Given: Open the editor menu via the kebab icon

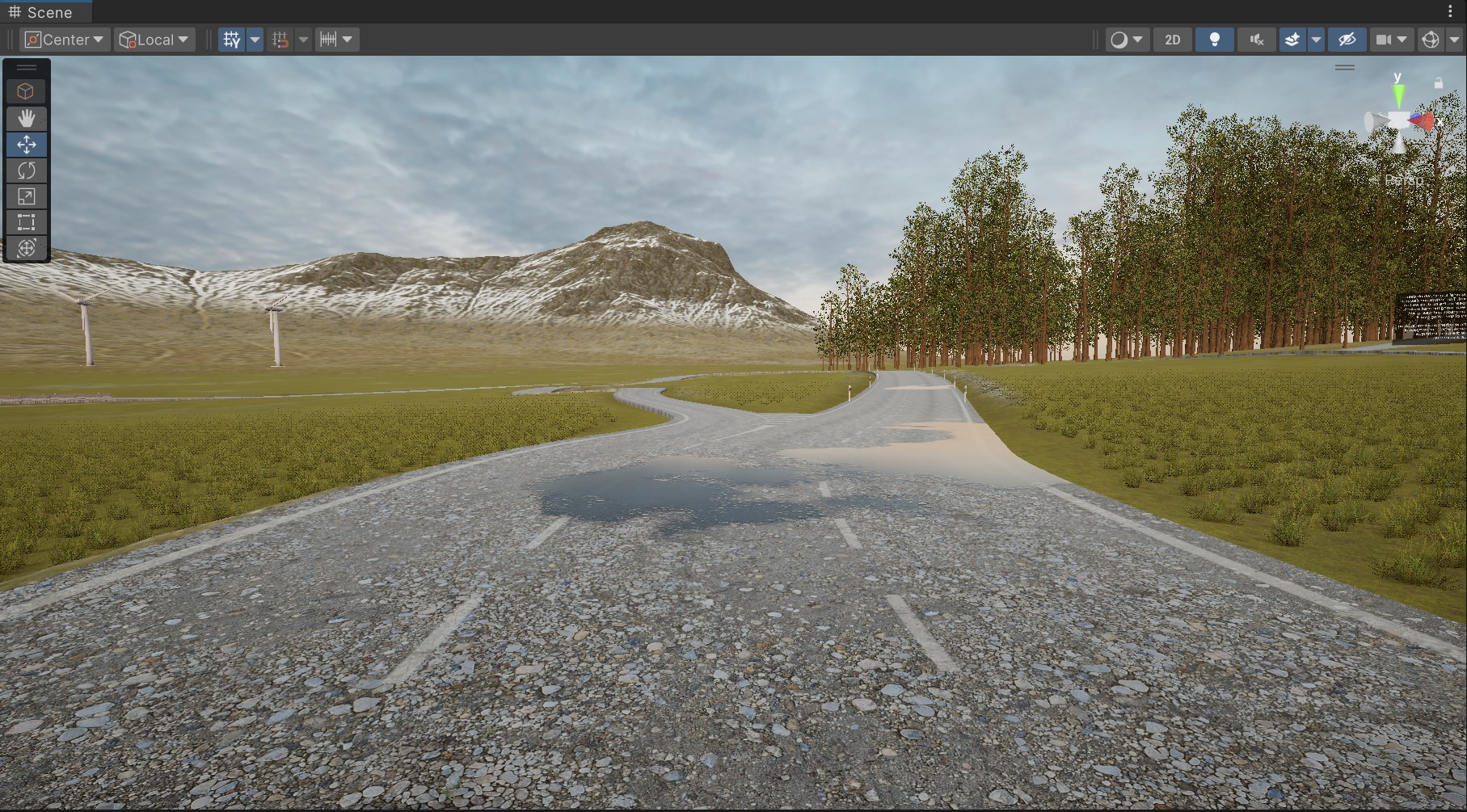Looking at the screenshot, I should tap(1451, 11).
